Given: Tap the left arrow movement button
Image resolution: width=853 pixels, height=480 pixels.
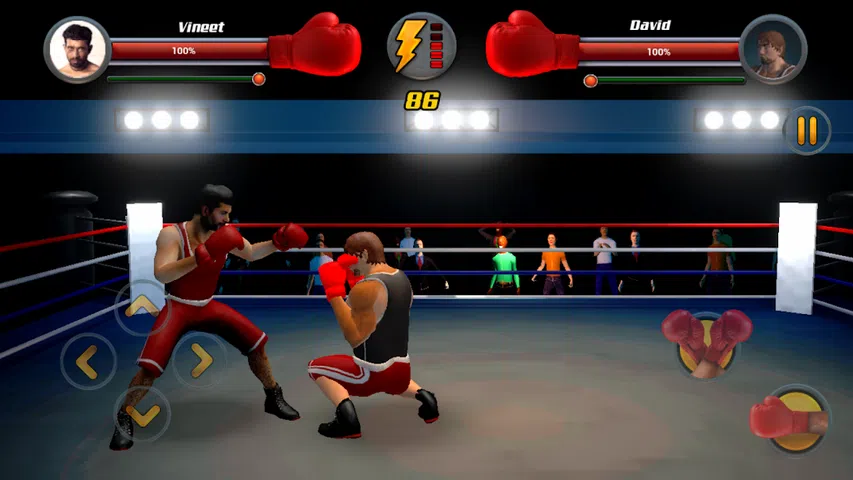Looking at the screenshot, I should pos(88,361).
